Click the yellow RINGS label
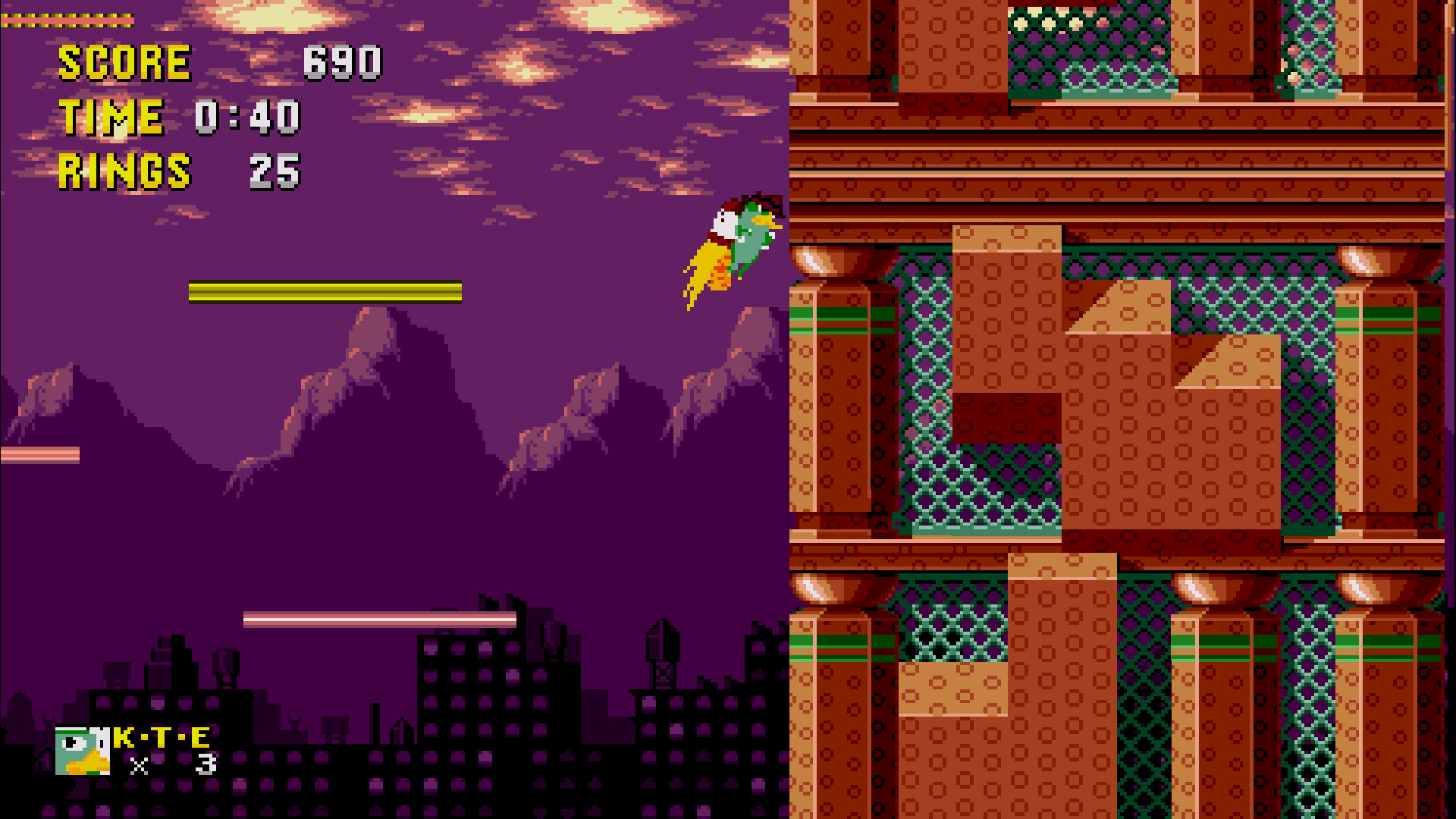1456x819 pixels. pyautogui.click(x=125, y=169)
